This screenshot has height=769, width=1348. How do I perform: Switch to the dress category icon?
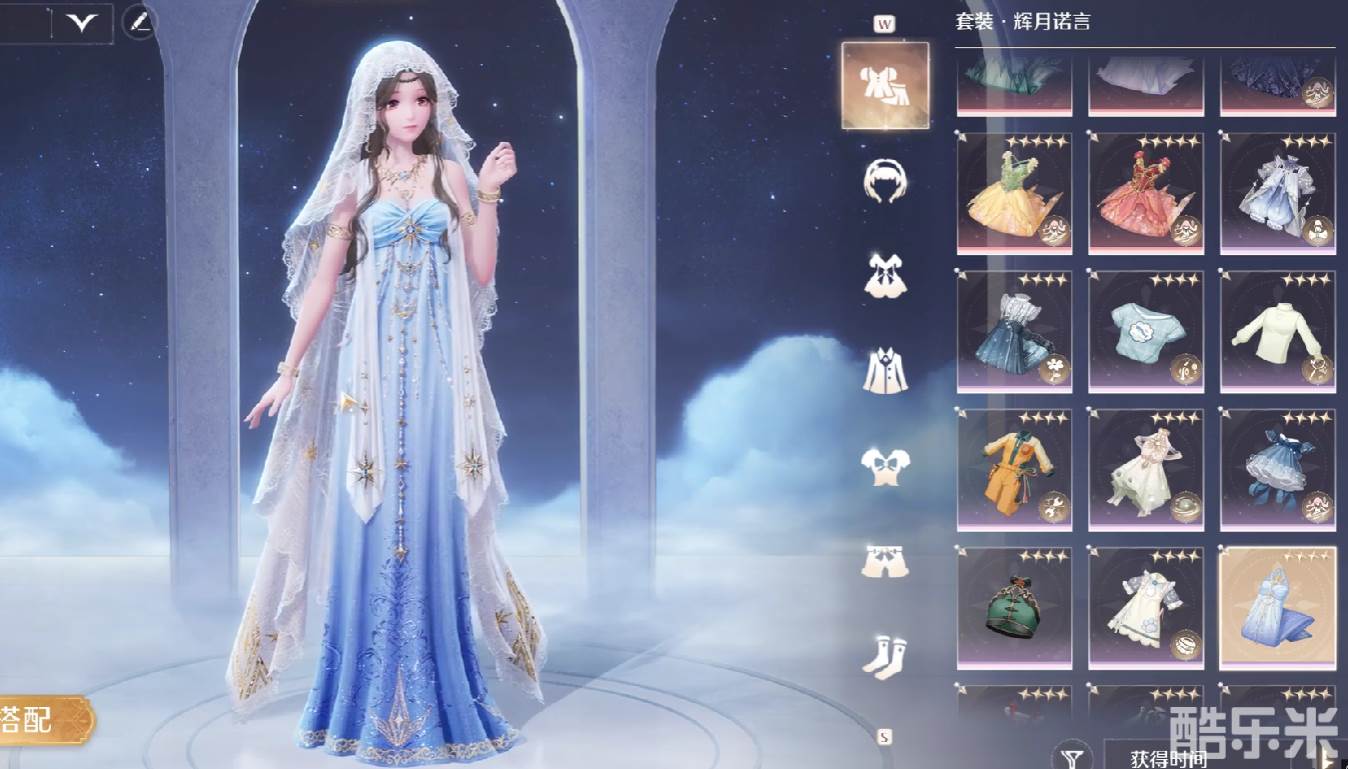pyautogui.click(x=884, y=275)
